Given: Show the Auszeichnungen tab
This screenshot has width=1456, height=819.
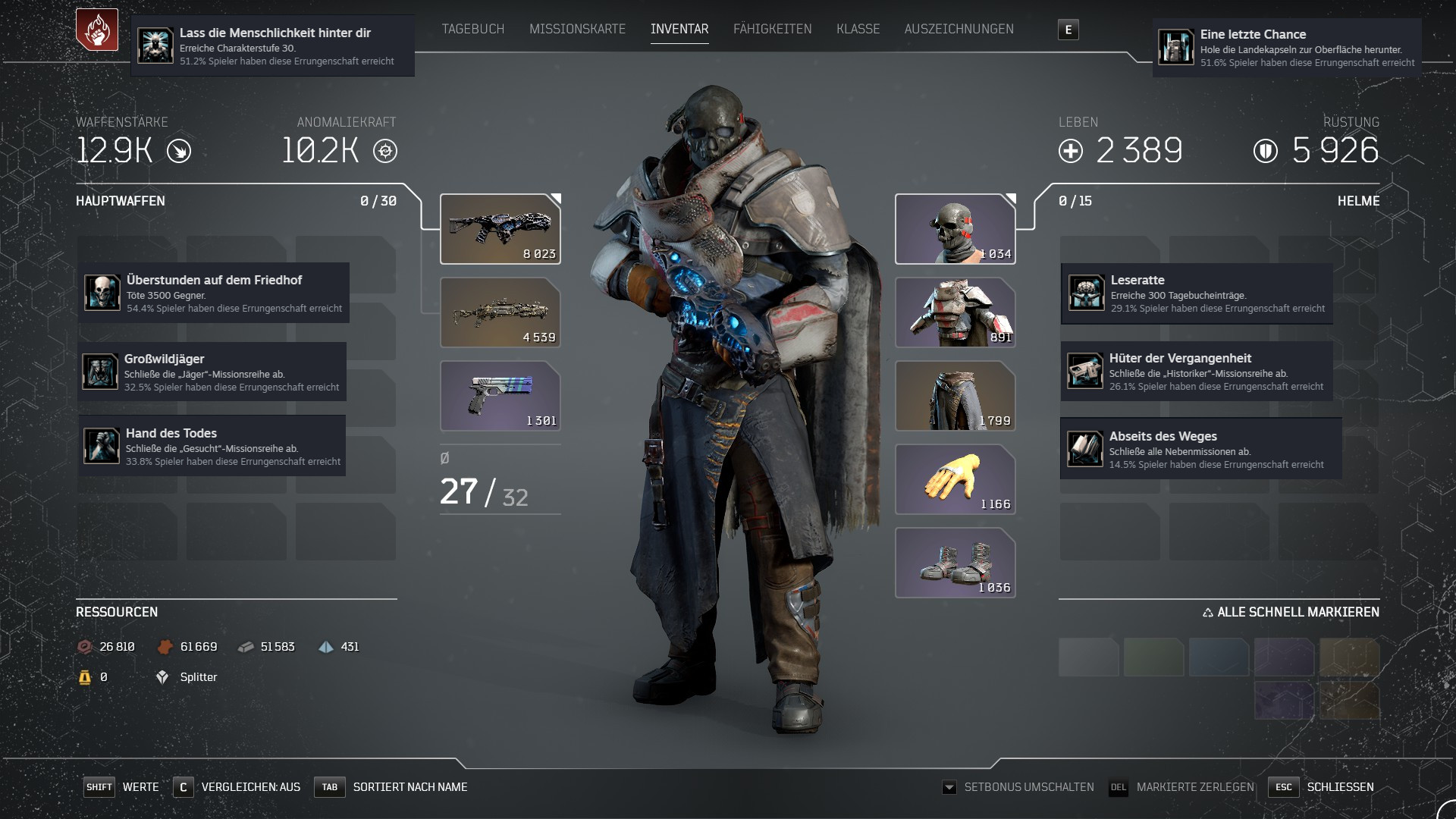Looking at the screenshot, I should point(959,29).
